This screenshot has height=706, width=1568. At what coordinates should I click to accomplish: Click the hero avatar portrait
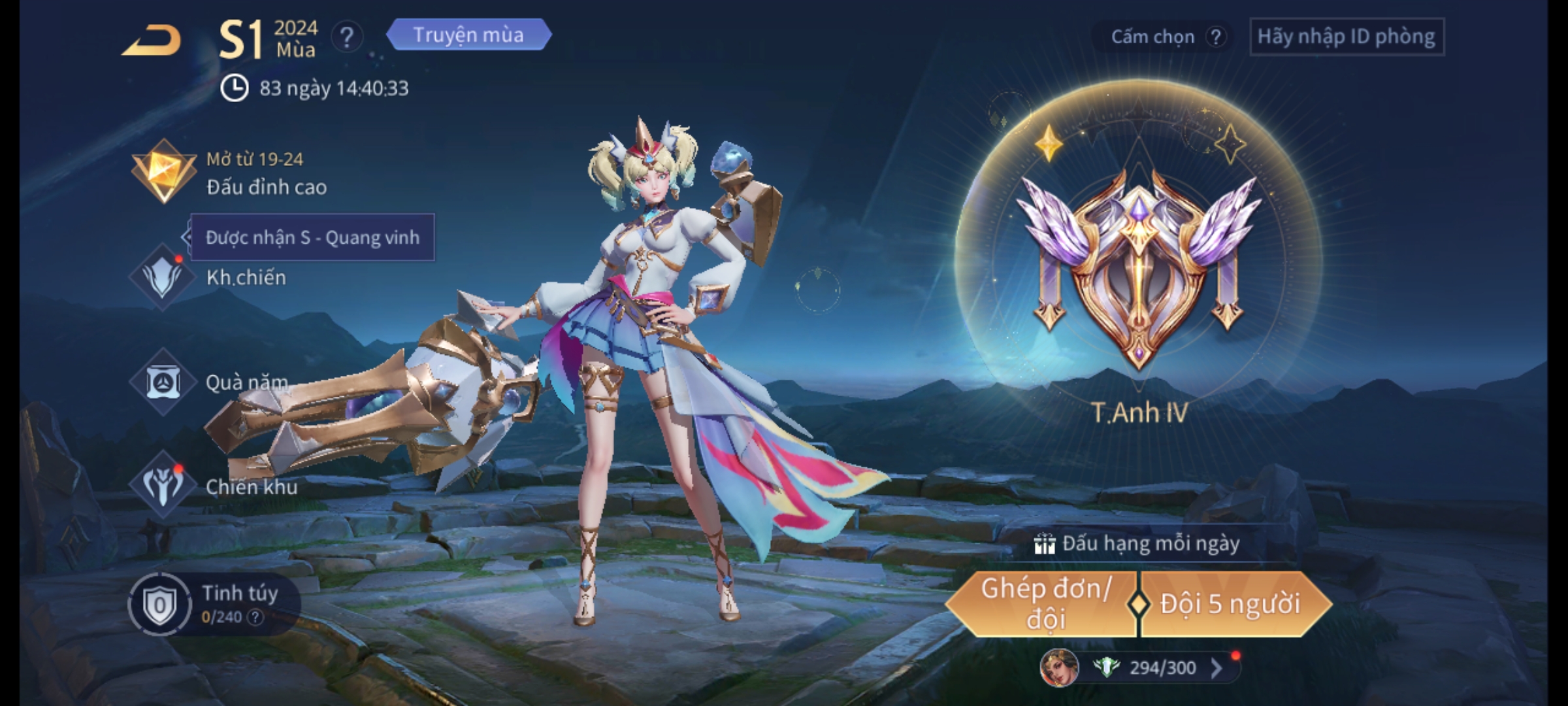click(x=1058, y=668)
